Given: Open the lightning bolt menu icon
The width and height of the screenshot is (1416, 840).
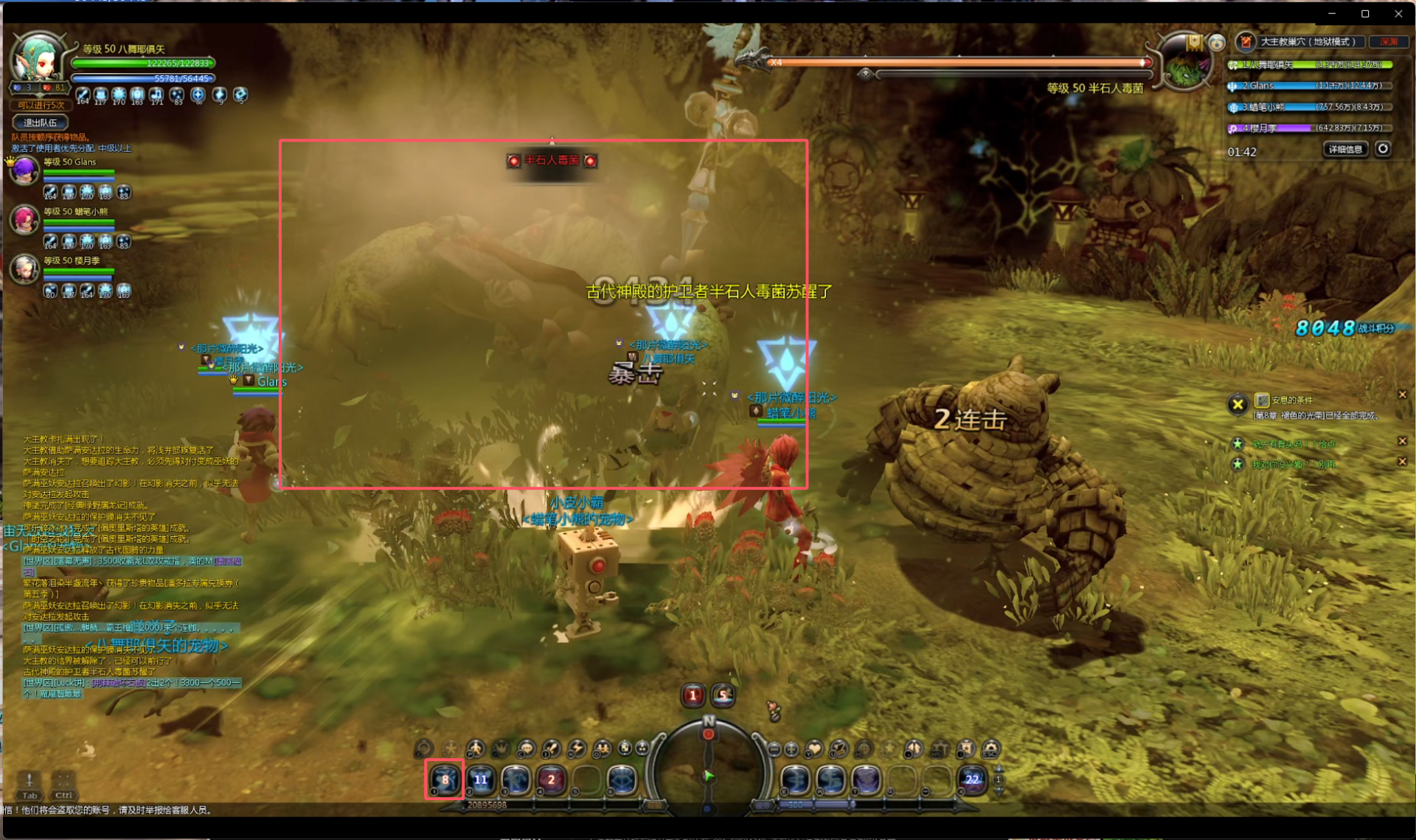Looking at the screenshot, I should (x=577, y=749).
